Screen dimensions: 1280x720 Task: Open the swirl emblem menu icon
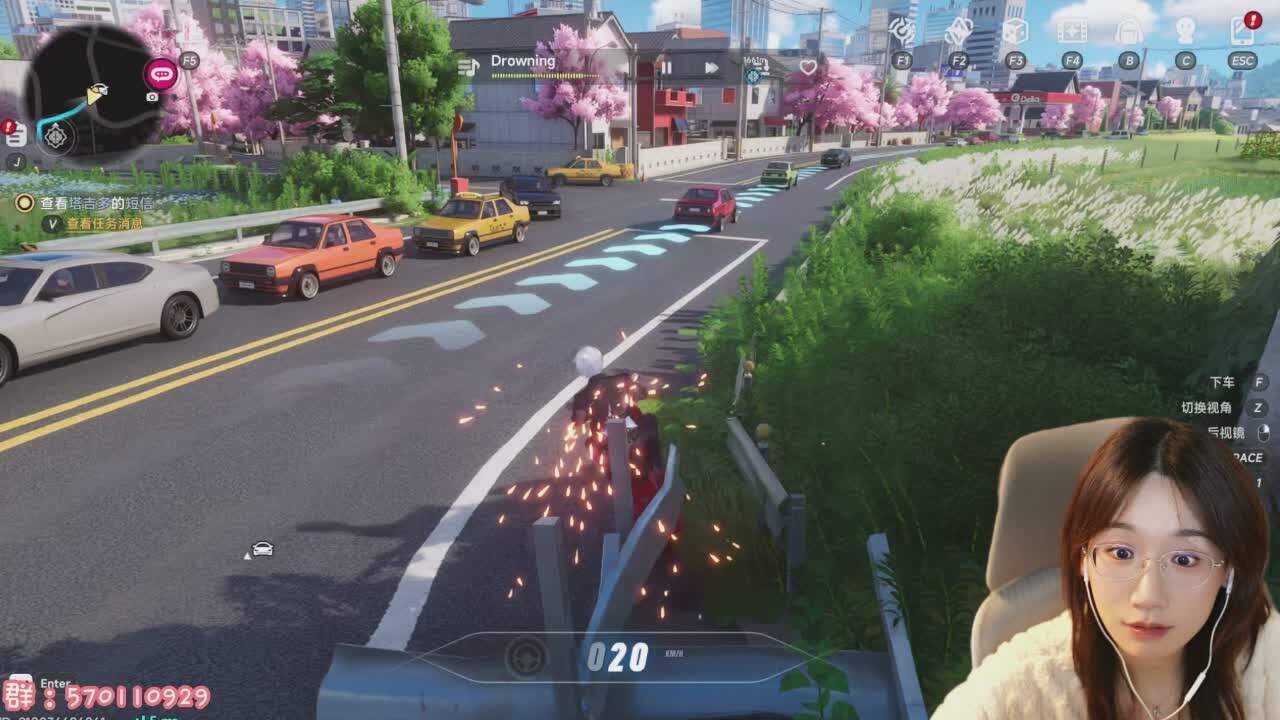[902, 32]
